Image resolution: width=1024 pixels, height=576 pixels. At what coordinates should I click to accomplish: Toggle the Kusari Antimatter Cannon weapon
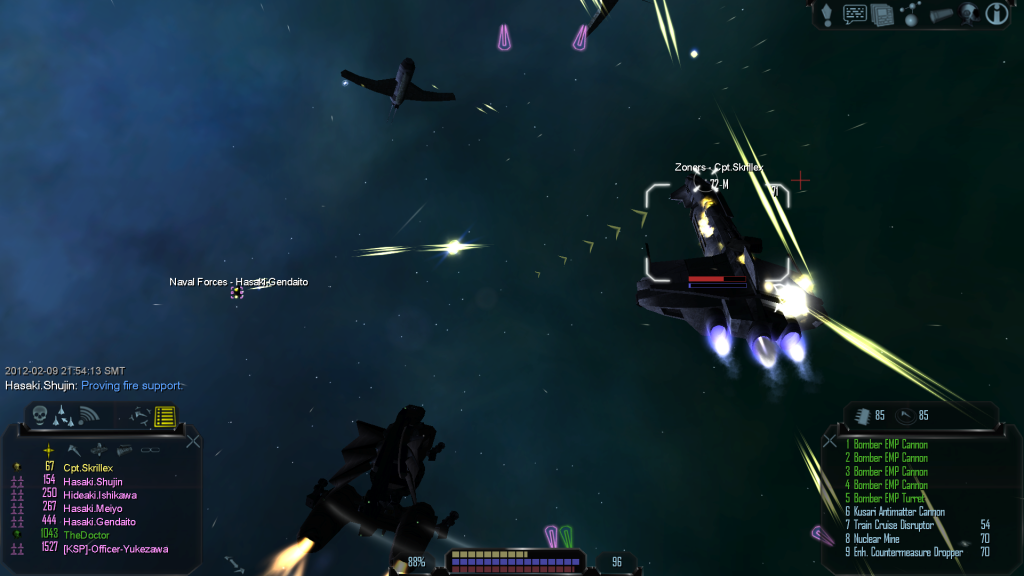click(x=896, y=512)
